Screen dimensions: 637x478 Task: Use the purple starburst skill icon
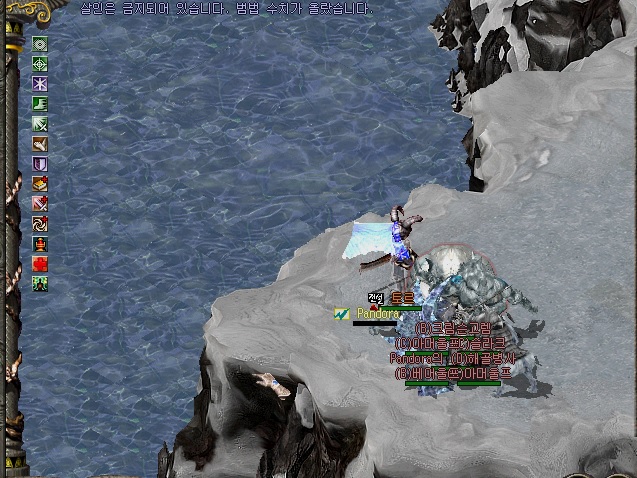[x=40, y=84]
